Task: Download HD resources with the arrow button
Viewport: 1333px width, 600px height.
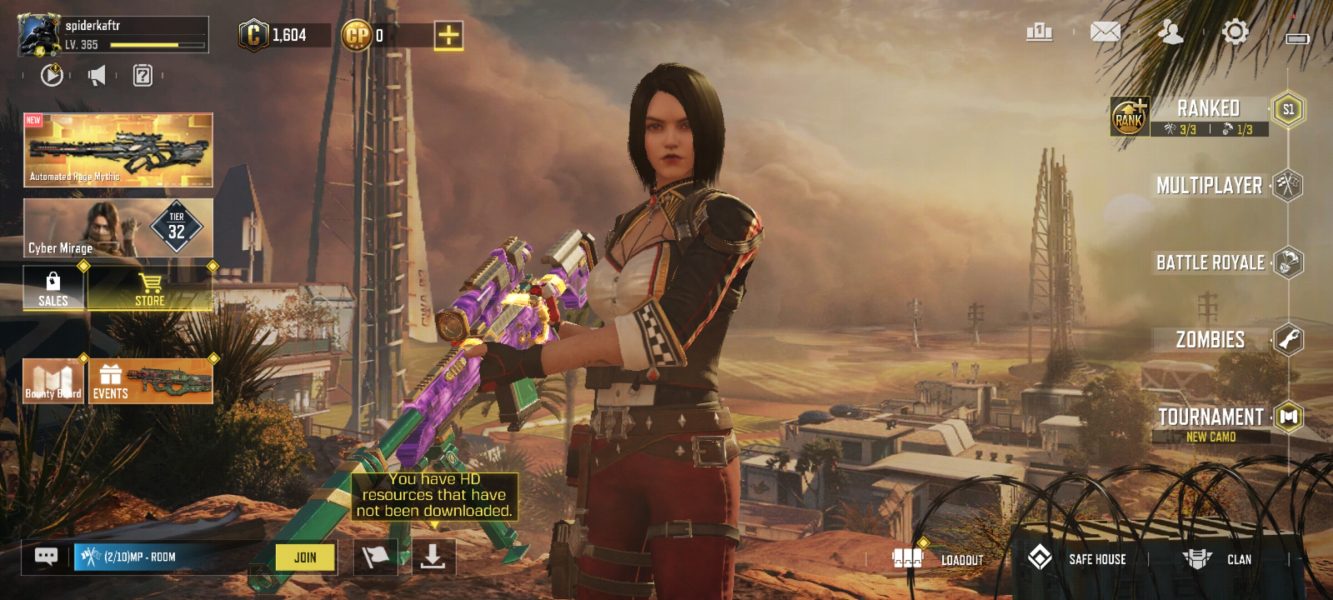Action: tap(432, 557)
